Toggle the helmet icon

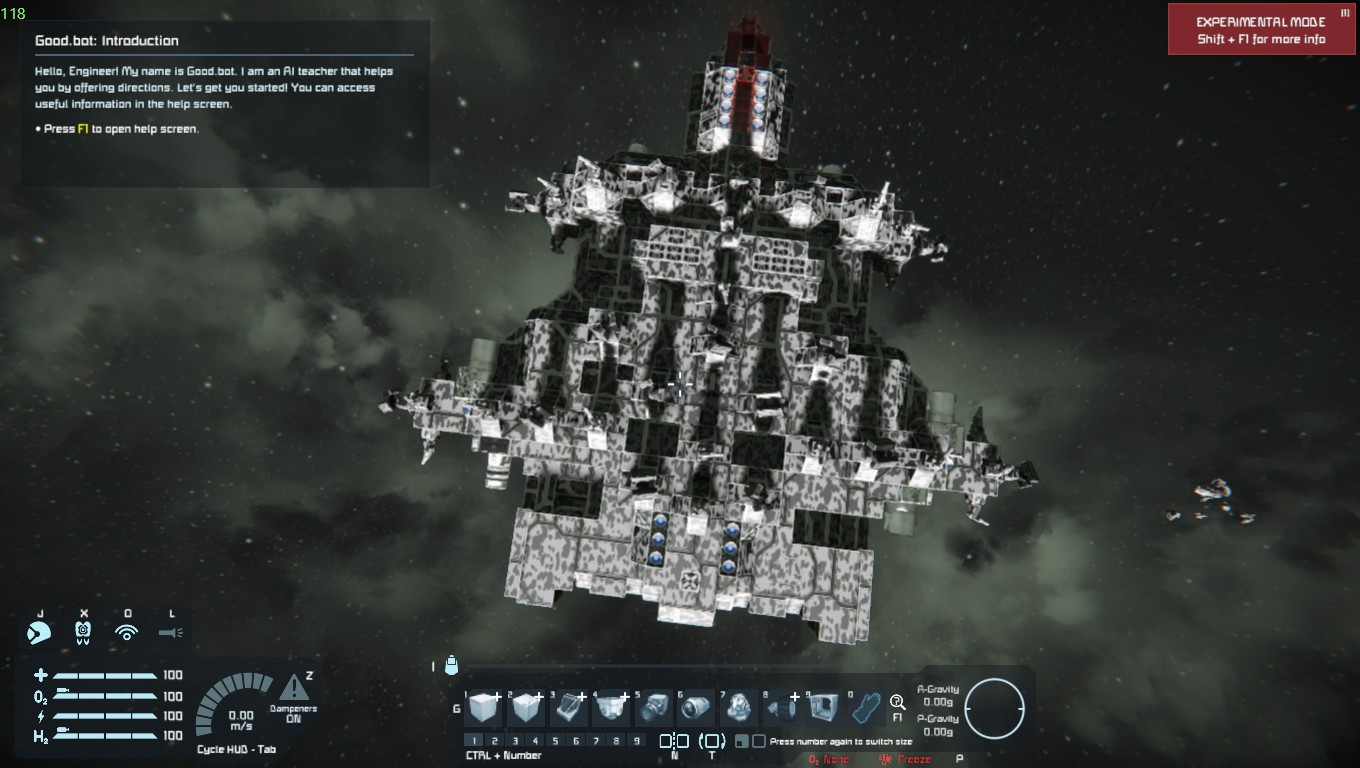pos(40,632)
